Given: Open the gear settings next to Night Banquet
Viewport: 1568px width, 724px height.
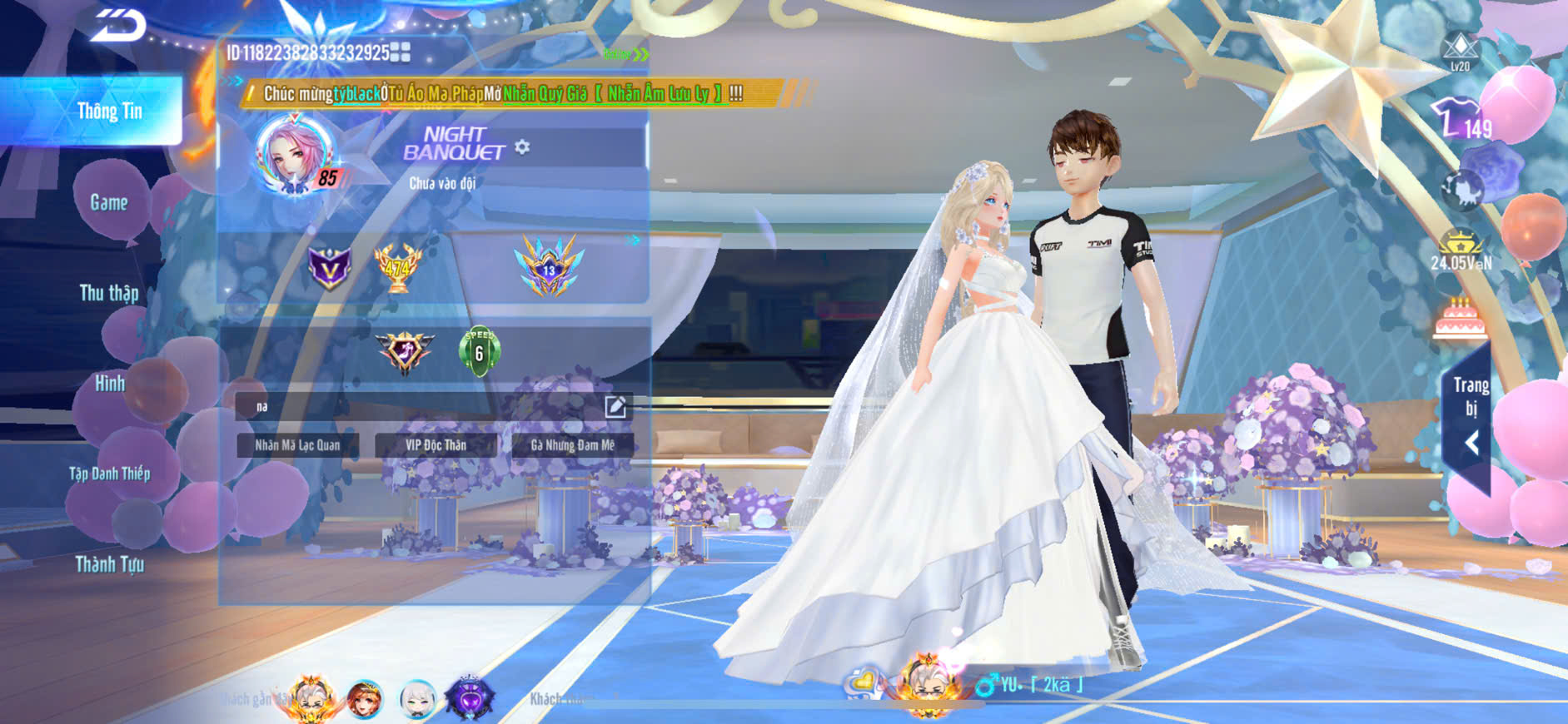Looking at the screenshot, I should point(522,147).
